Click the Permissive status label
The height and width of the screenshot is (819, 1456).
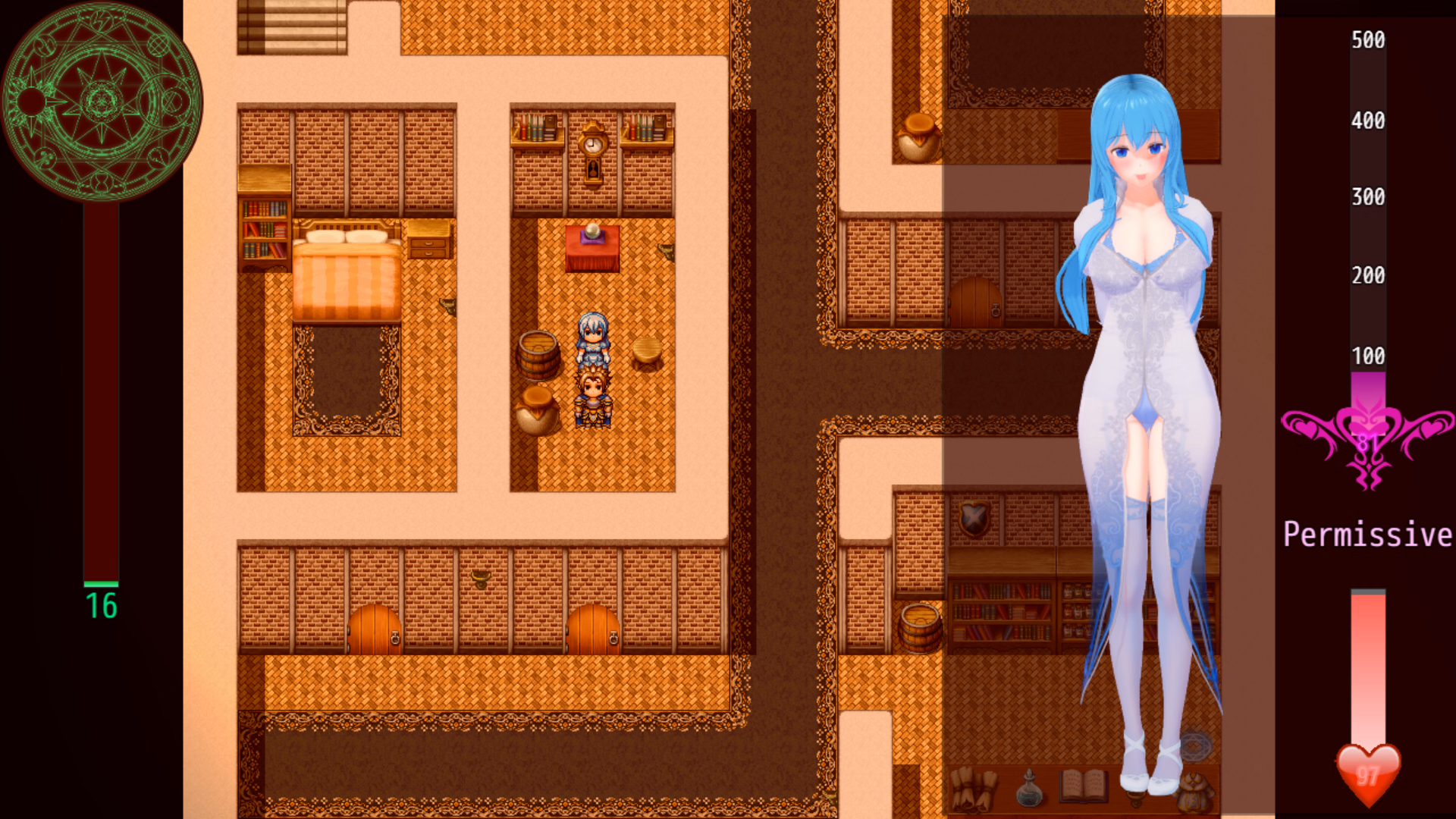tap(1365, 535)
